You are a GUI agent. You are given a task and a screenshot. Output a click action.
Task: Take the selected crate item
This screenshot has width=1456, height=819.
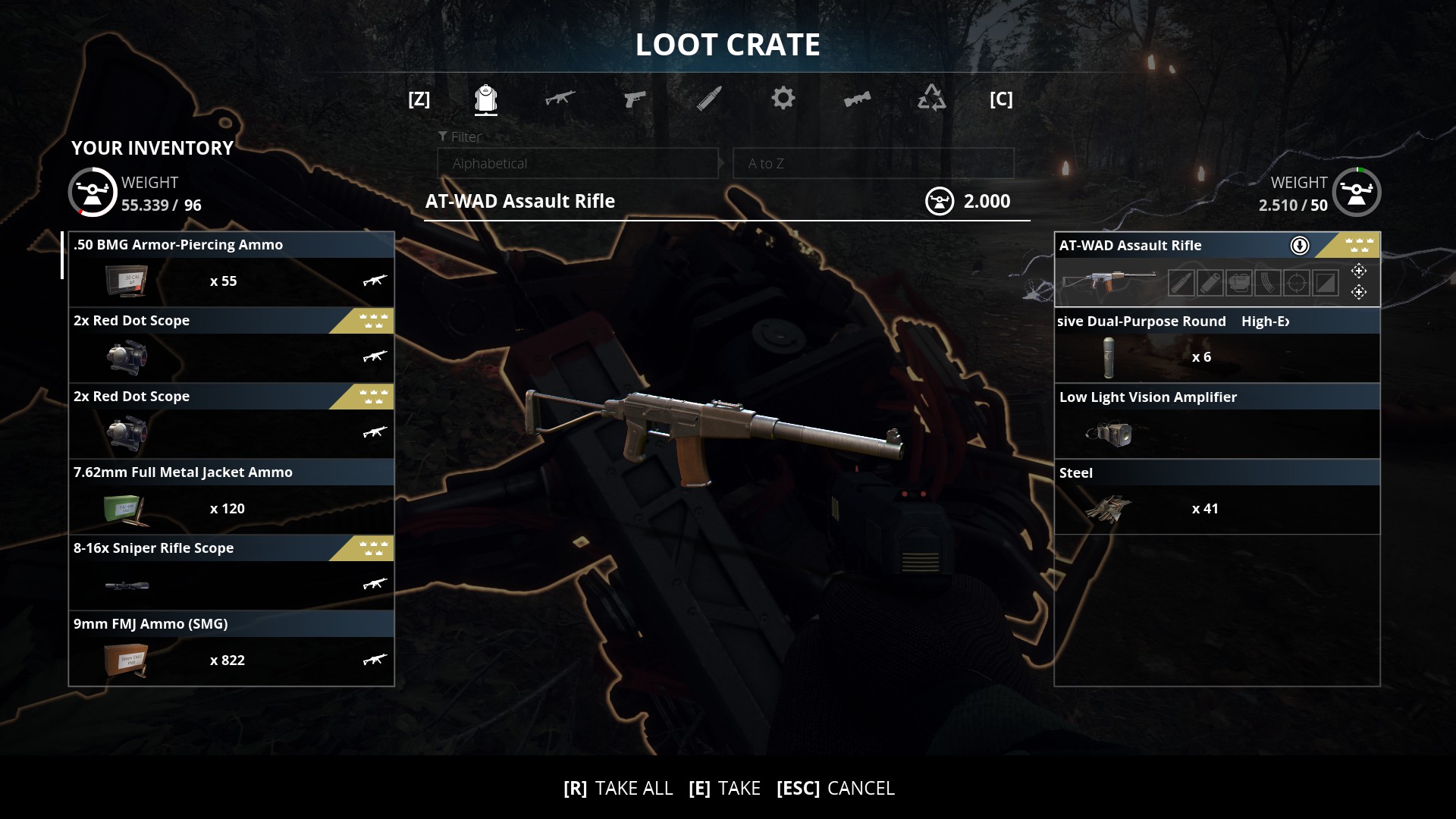click(724, 789)
